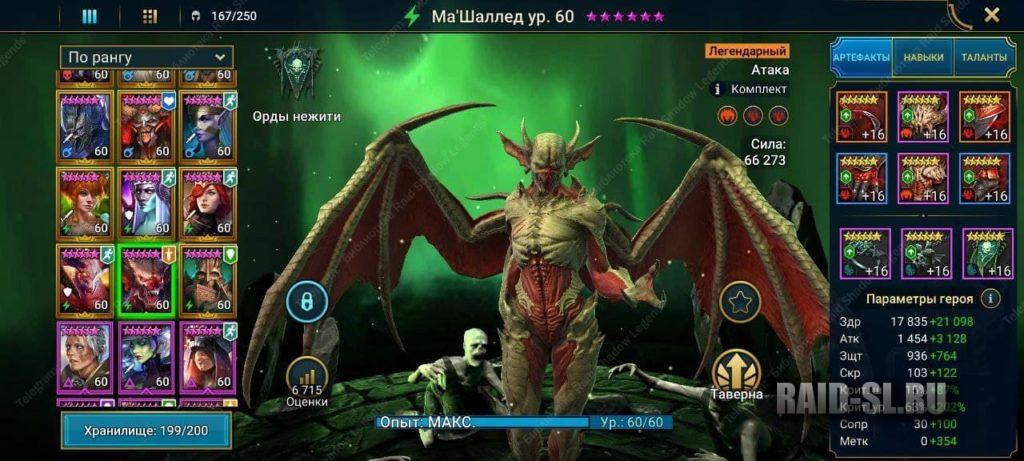The image size is (1024, 461).
Task: Select the orange-haired champion portrait
Action: 86,201
